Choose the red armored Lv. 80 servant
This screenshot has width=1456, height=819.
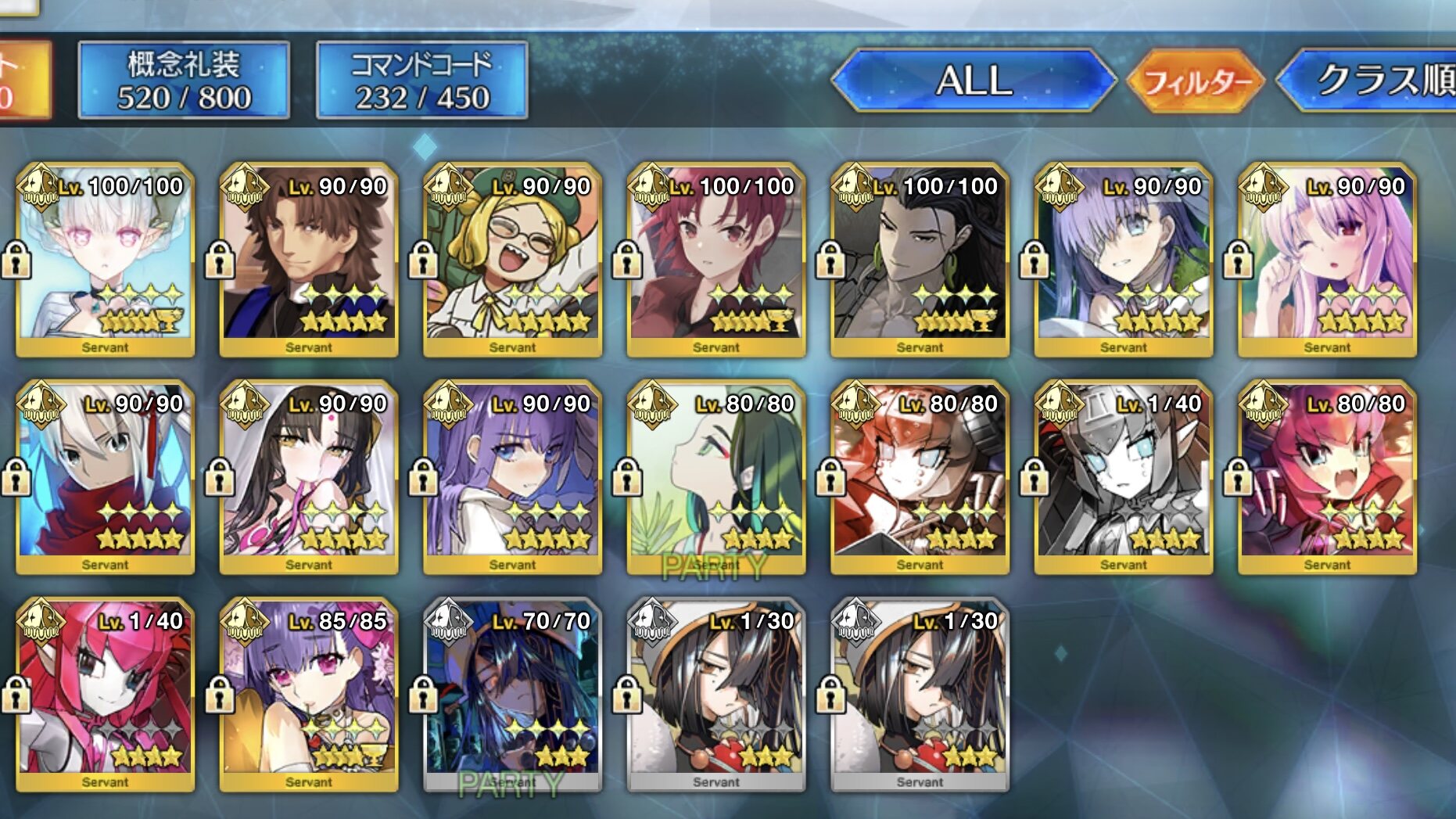[920, 477]
